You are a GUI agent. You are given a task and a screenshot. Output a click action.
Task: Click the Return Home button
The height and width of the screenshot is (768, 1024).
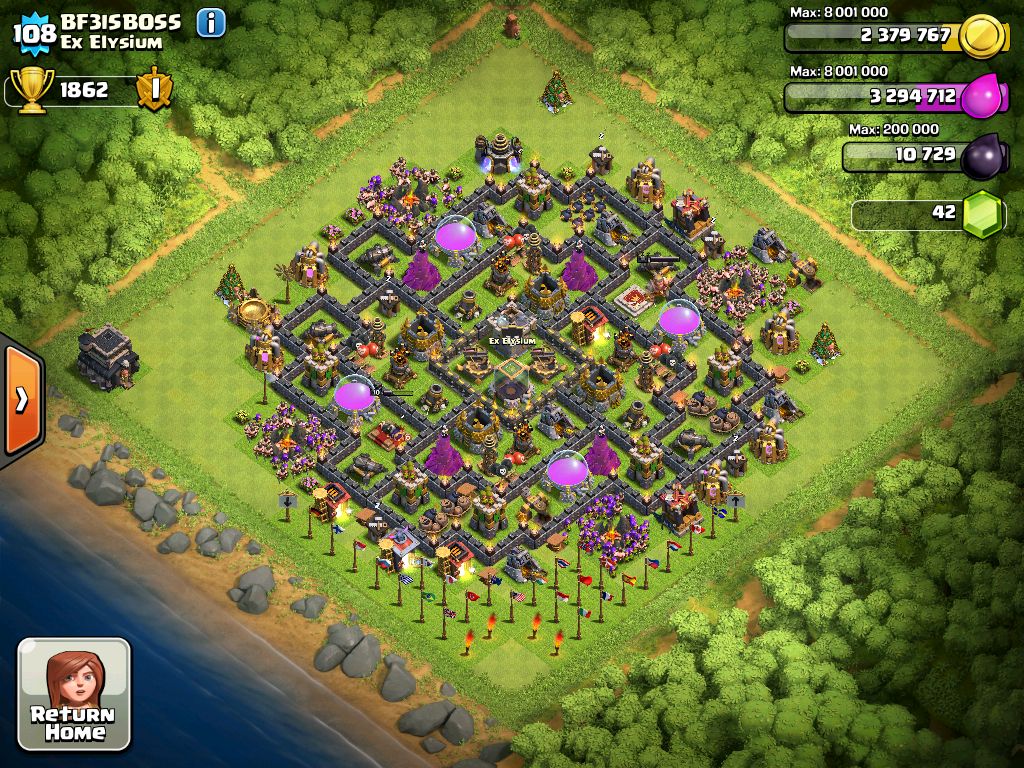(73, 694)
